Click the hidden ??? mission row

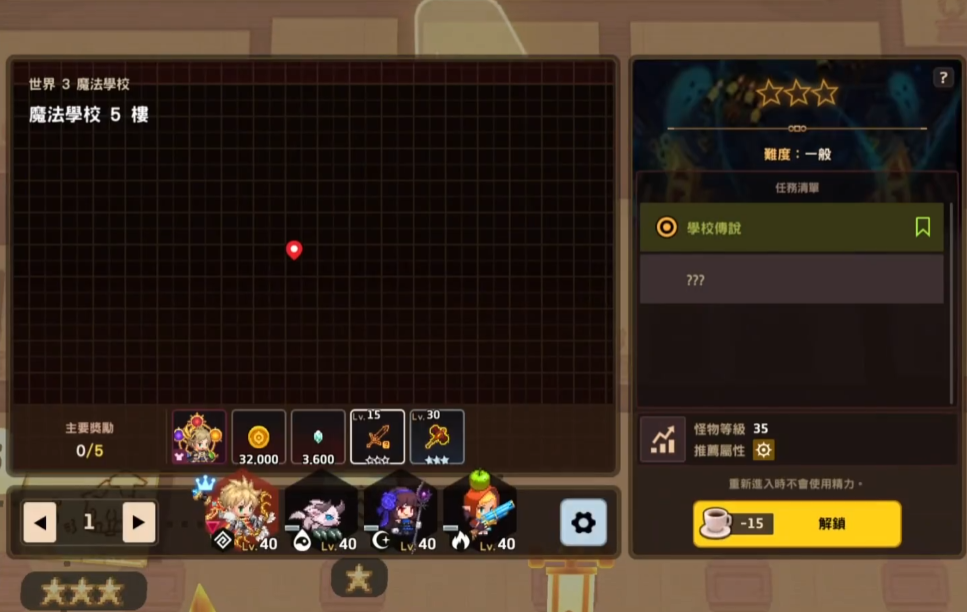(791, 280)
